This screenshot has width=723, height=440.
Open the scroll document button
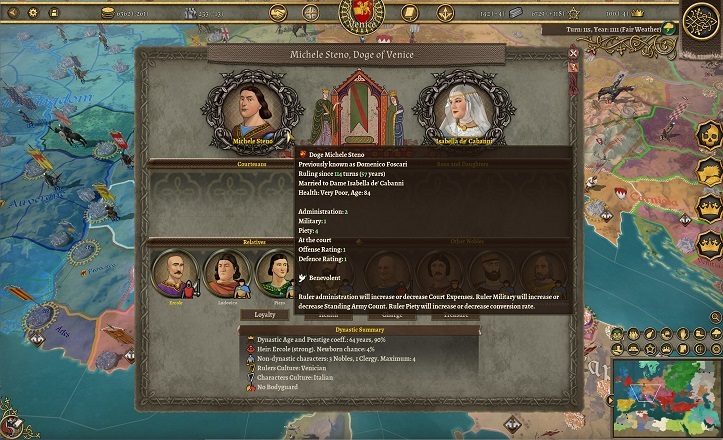pos(409,13)
